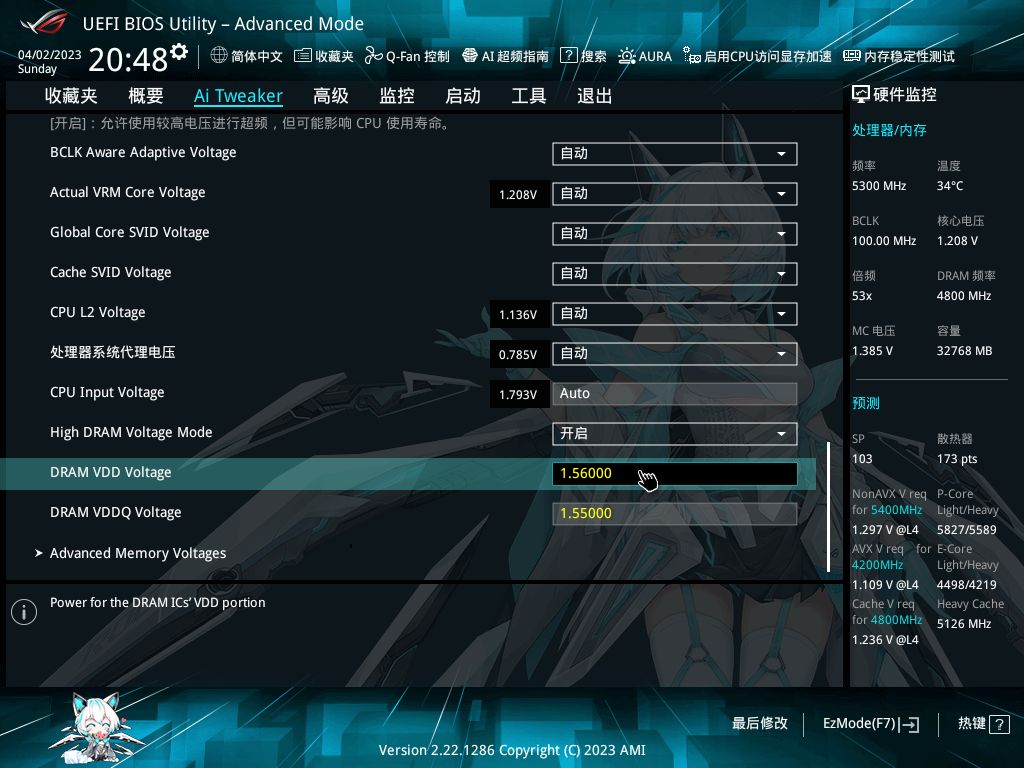Screen dimensions: 1024x768
Task: Expand the CPU L2 Voltage dropdown
Action: click(x=674, y=313)
